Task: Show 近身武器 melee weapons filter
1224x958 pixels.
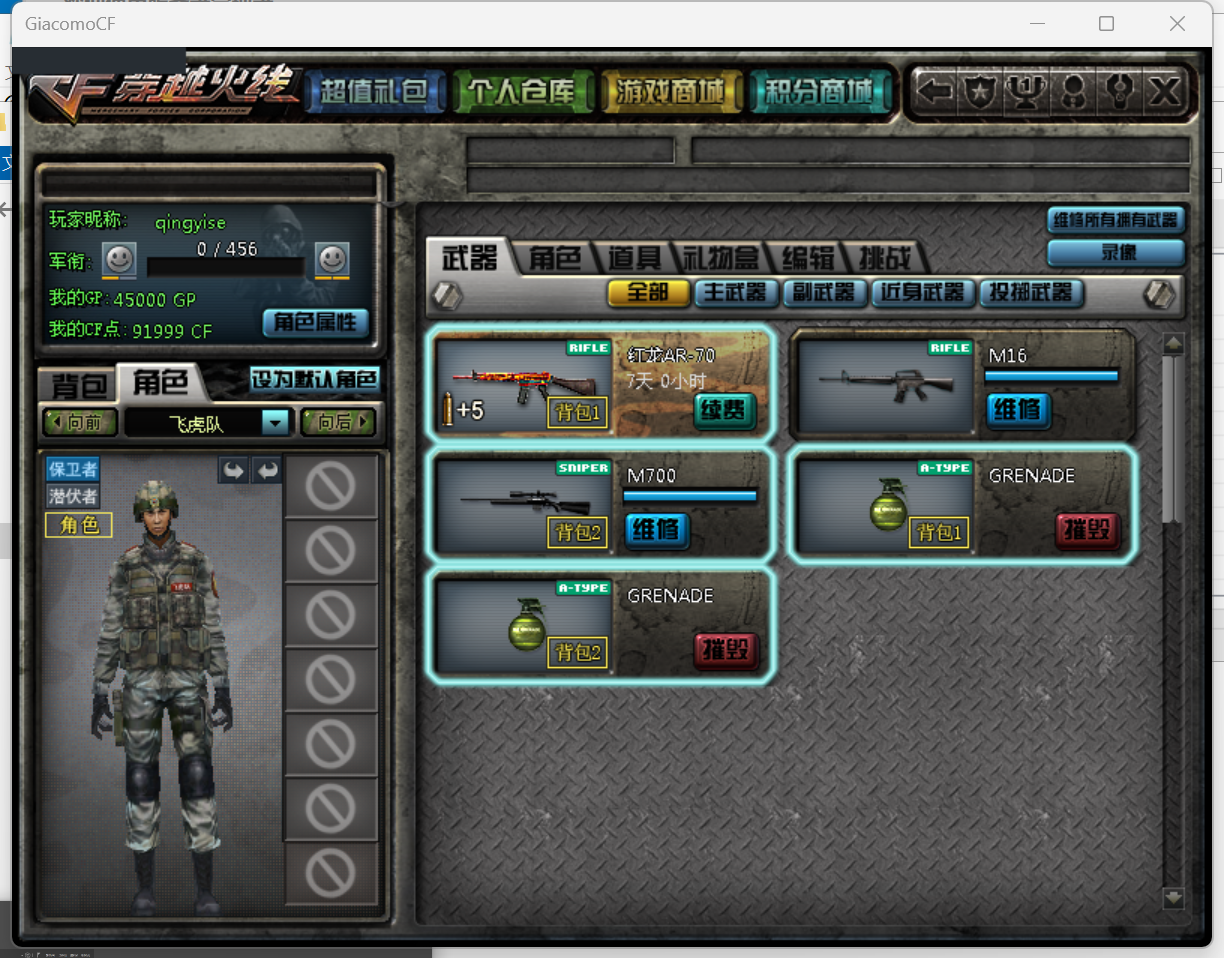Action: pos(921,292)
